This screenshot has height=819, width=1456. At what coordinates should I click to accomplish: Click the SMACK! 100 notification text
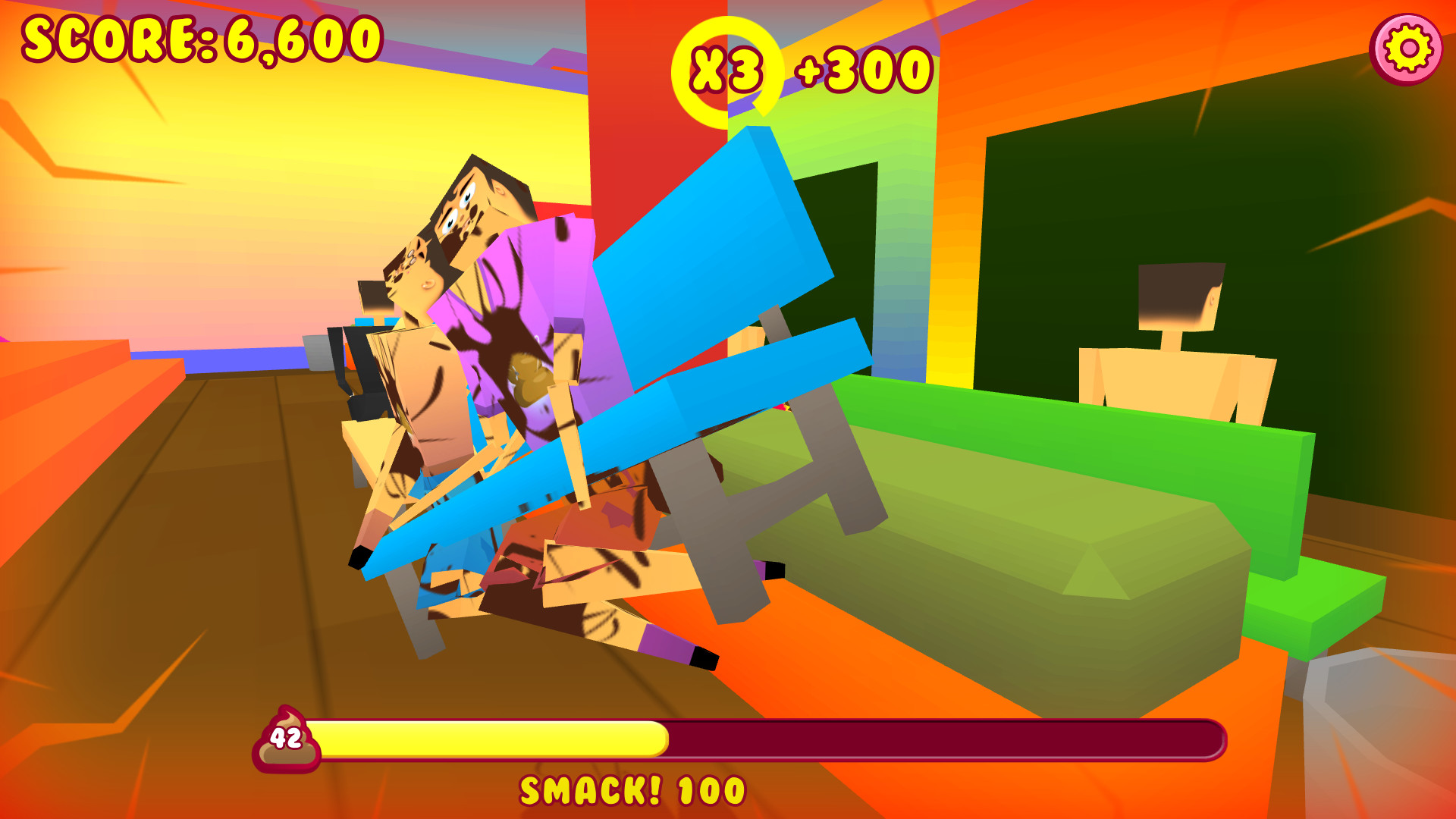pyautogui.click(x=633, y=790)
